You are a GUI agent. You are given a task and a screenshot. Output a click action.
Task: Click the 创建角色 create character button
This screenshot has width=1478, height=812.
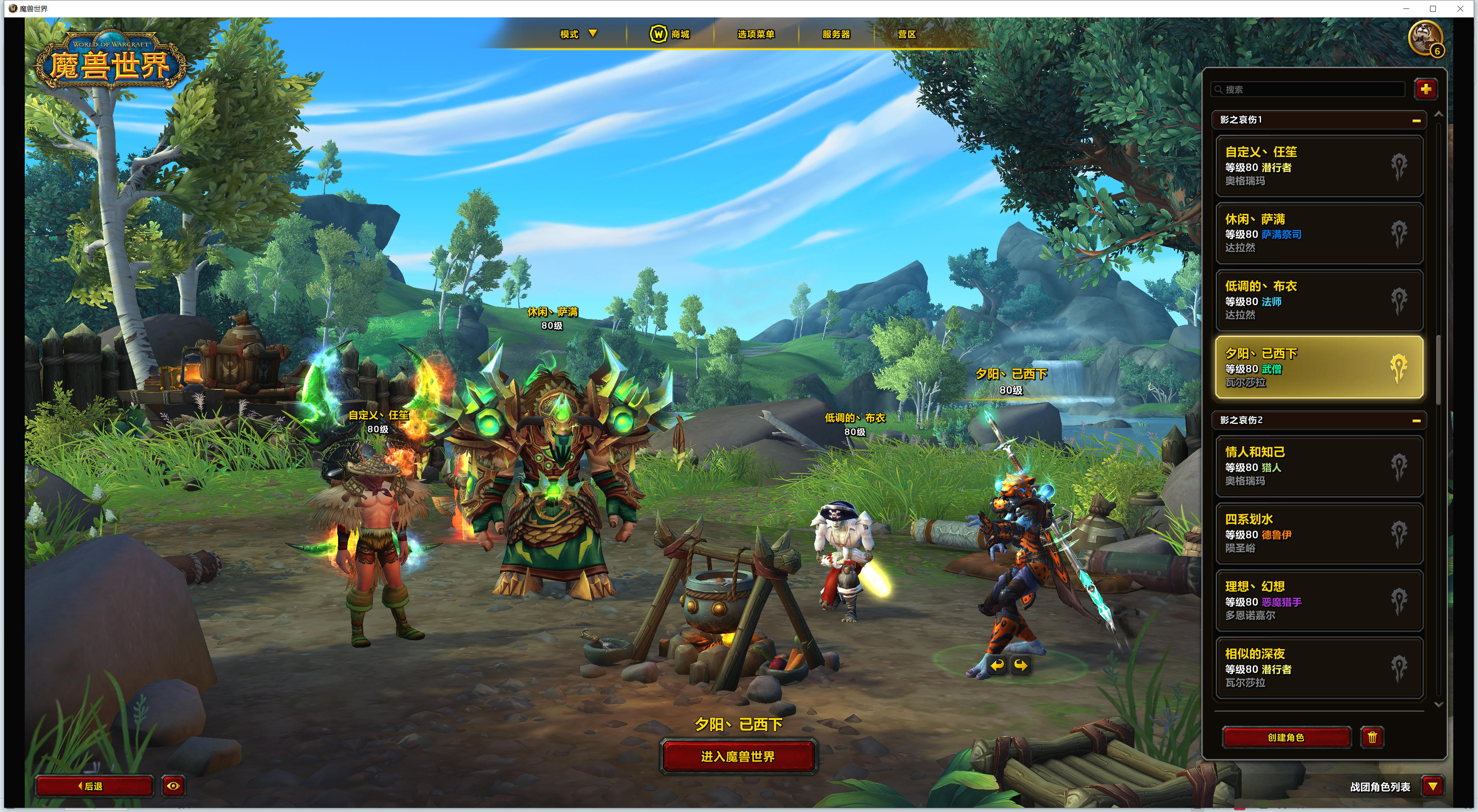point(1286,737)
